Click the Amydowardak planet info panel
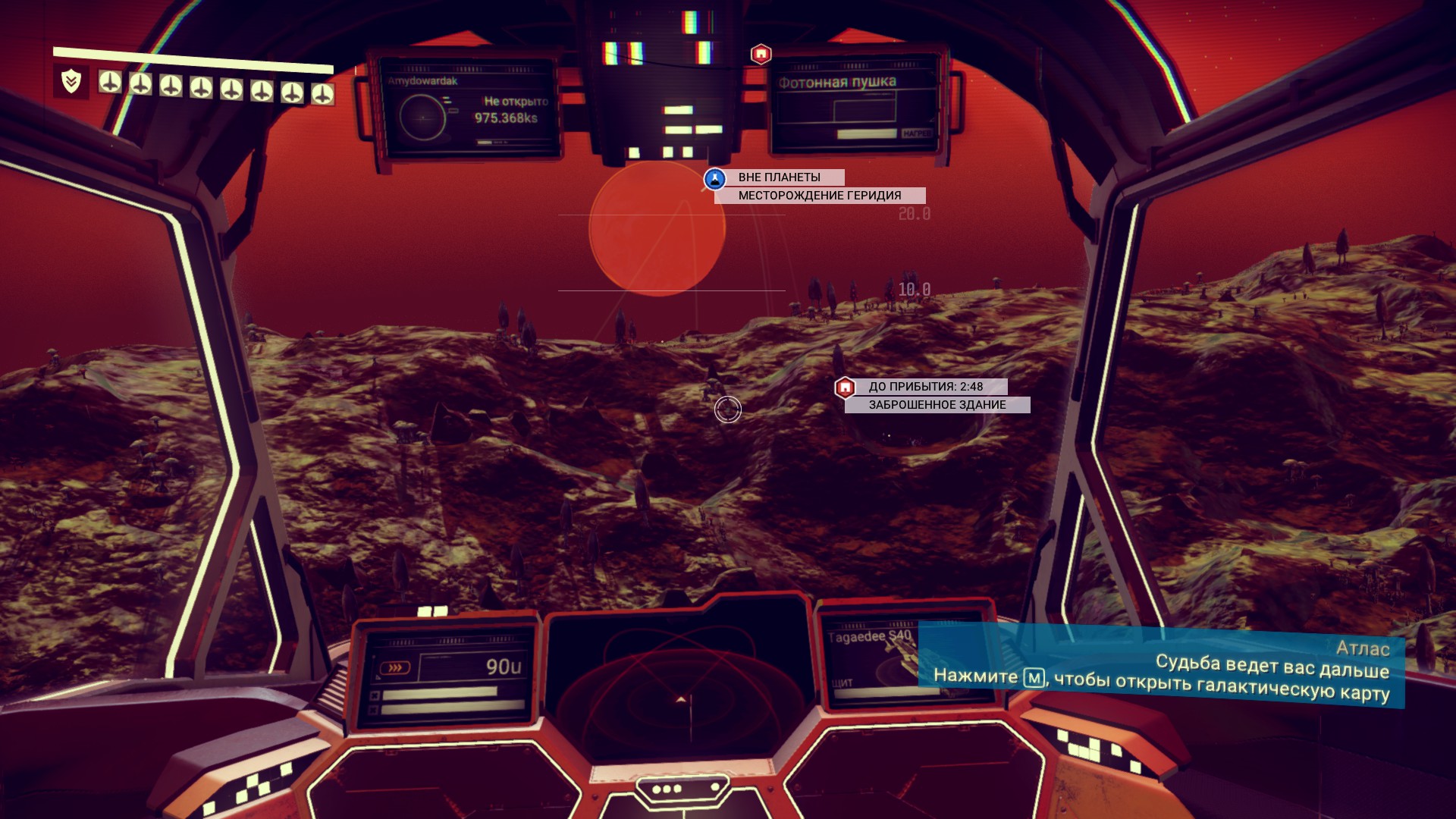Viewport: 1456px width, 819px height. click(x=468, y=106)
